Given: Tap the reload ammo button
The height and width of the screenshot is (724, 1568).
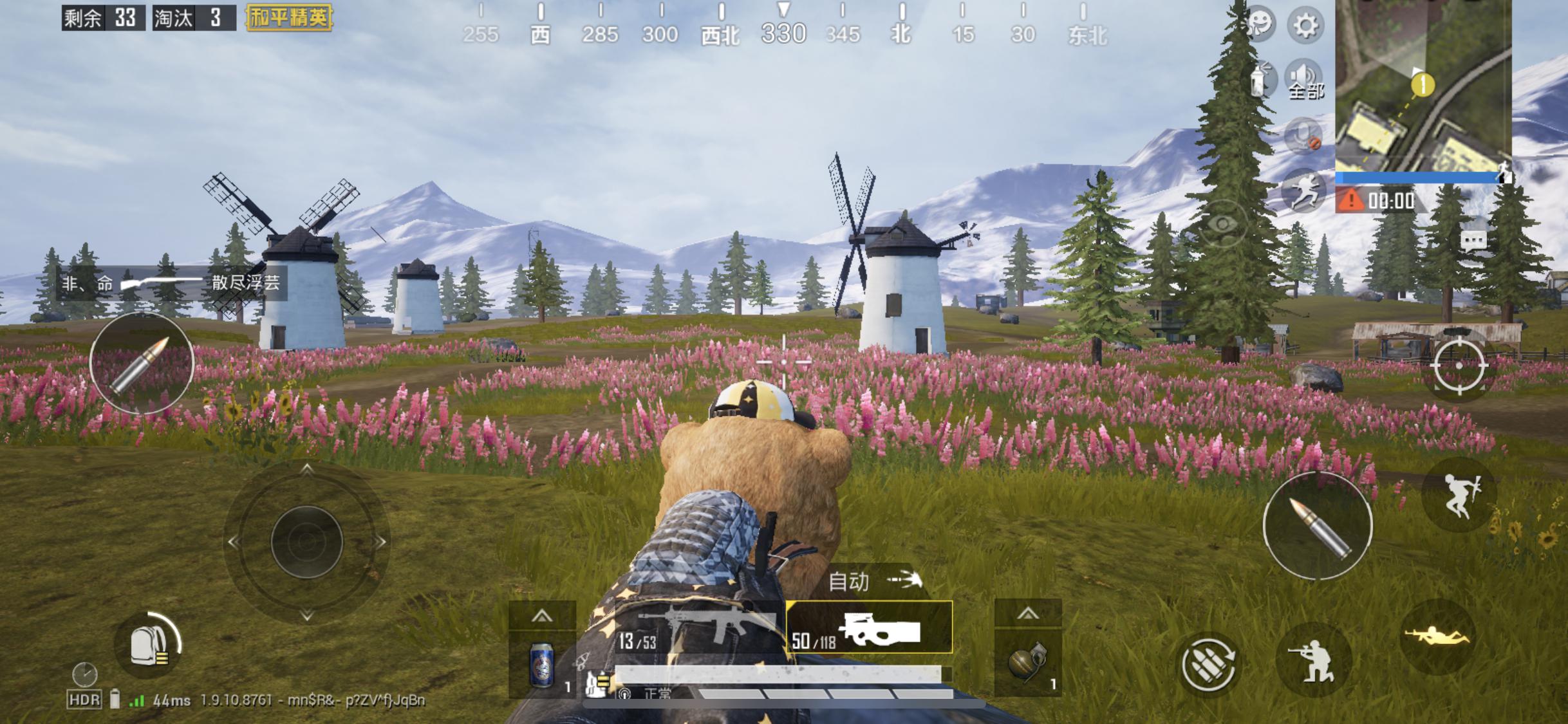Looking at the screenshot, I should click(1208, 665).
